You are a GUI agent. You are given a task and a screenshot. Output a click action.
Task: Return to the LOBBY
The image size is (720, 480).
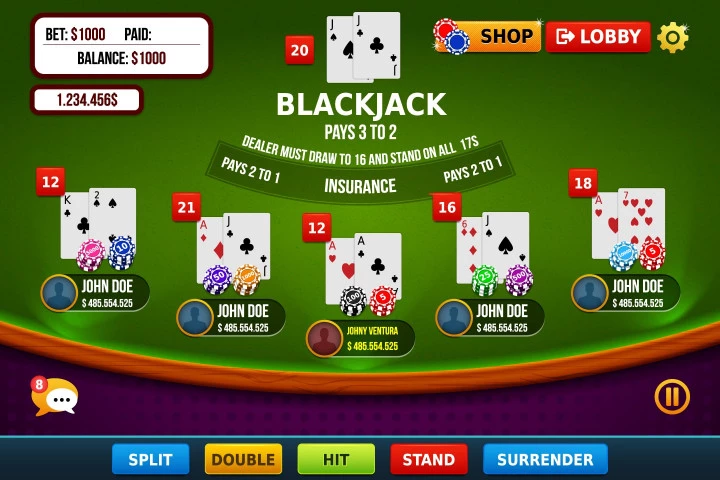click(x=598, y=36)
